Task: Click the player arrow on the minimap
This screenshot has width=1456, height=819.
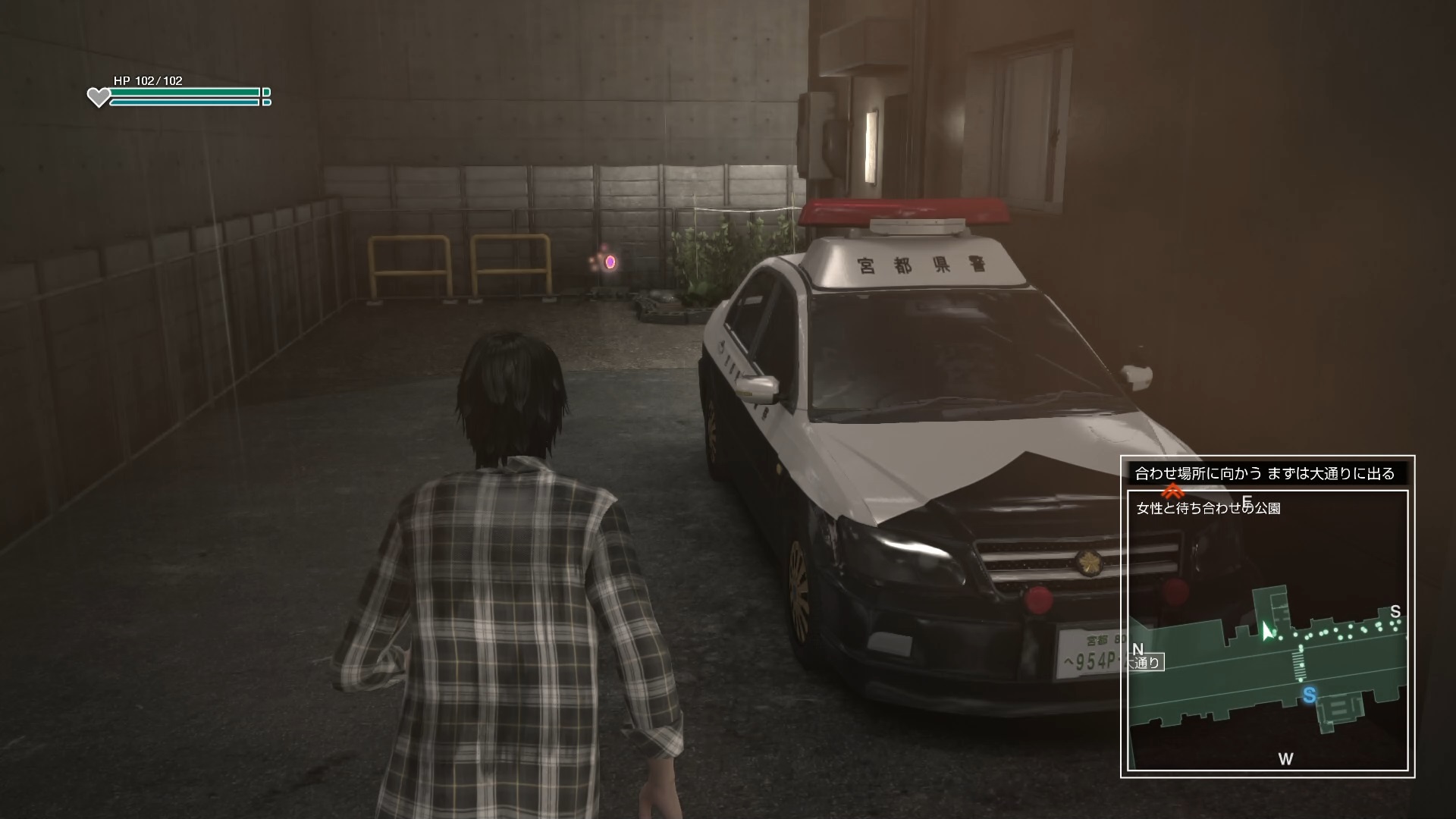Action: pos(1266,631)
